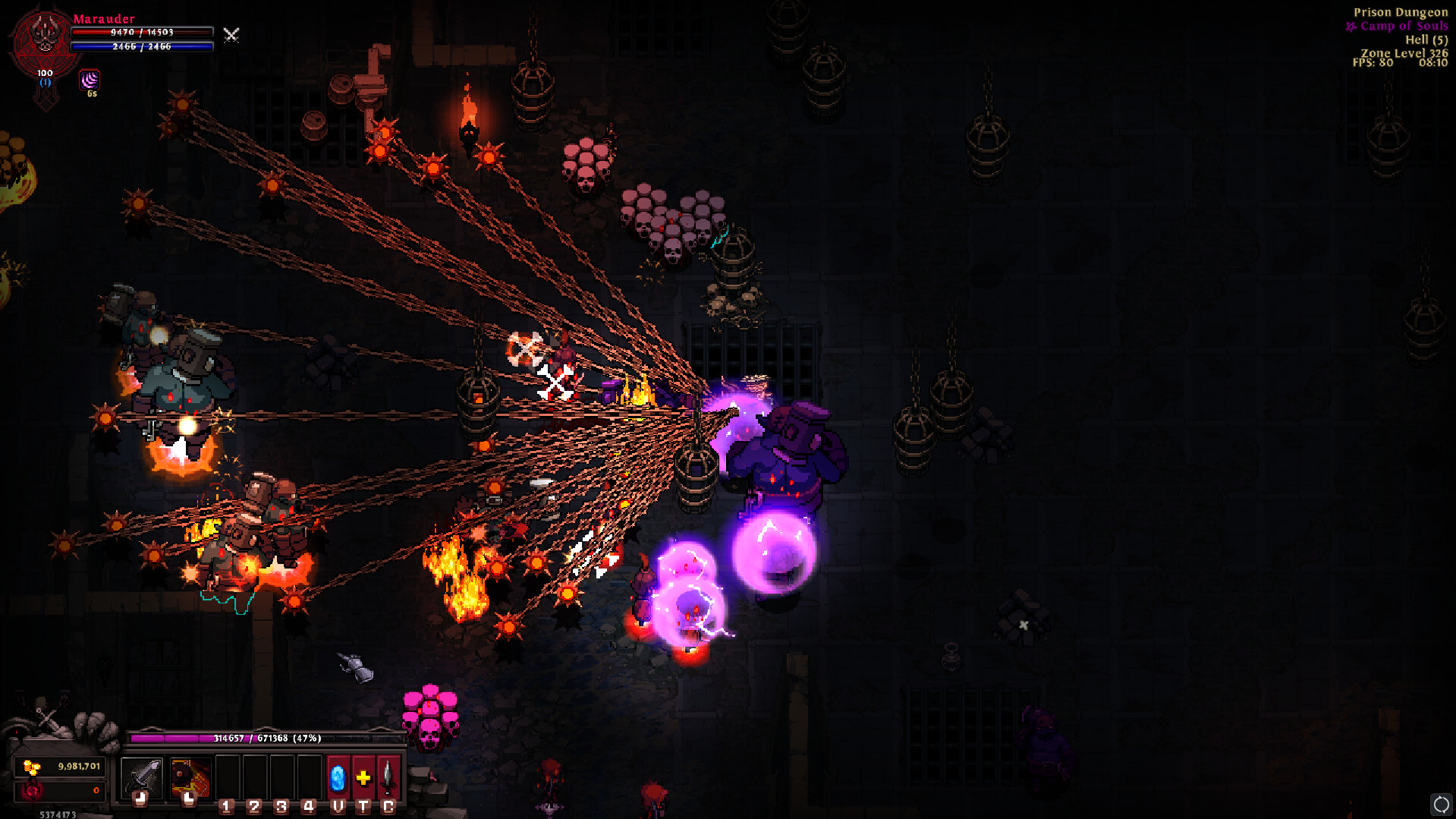Open the Marauder character portrait
The image size is (1456, 819).
pyautogui.click(x=43, y=36)
